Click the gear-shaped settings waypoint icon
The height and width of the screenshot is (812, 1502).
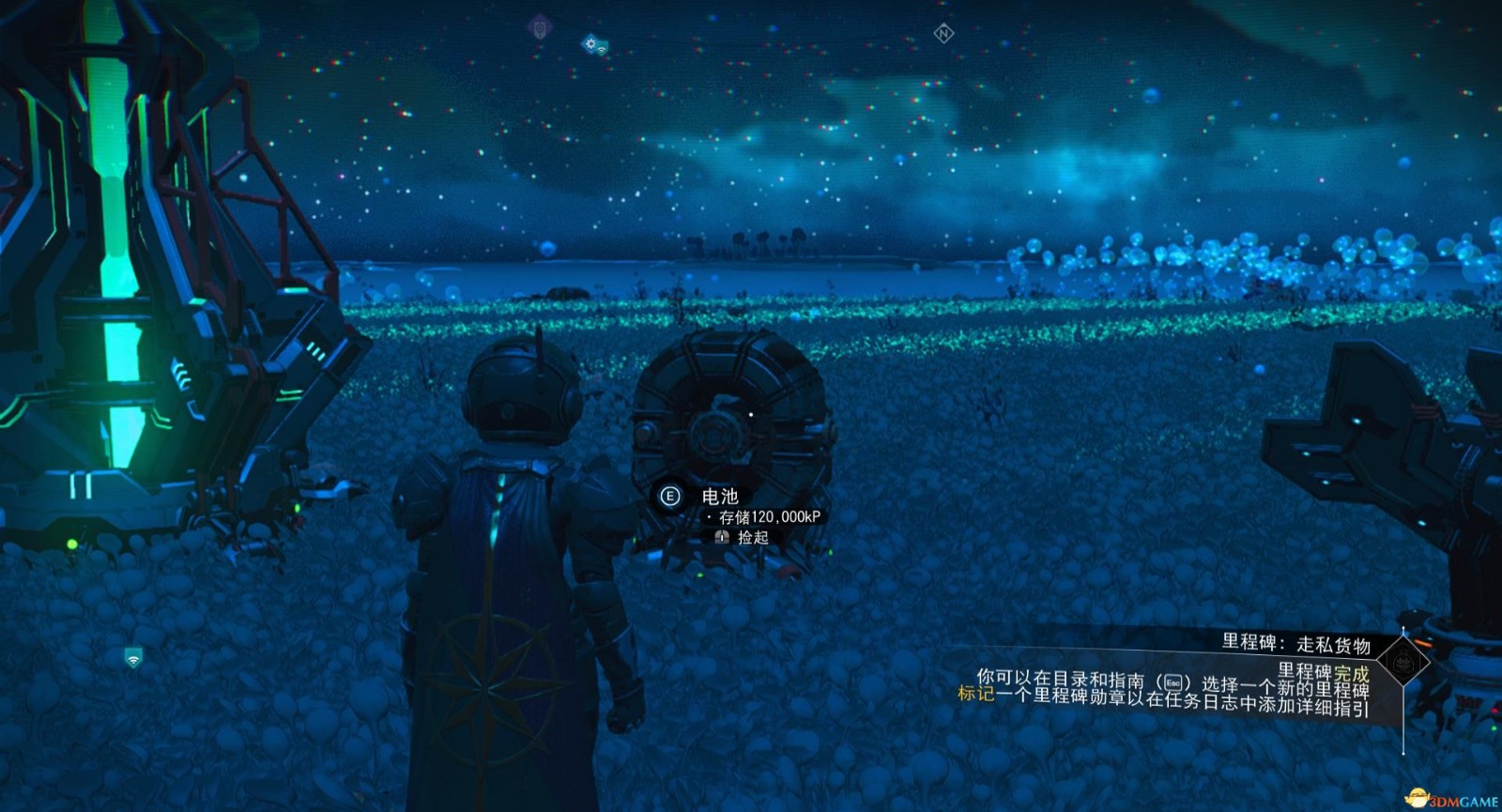[589, 41]
